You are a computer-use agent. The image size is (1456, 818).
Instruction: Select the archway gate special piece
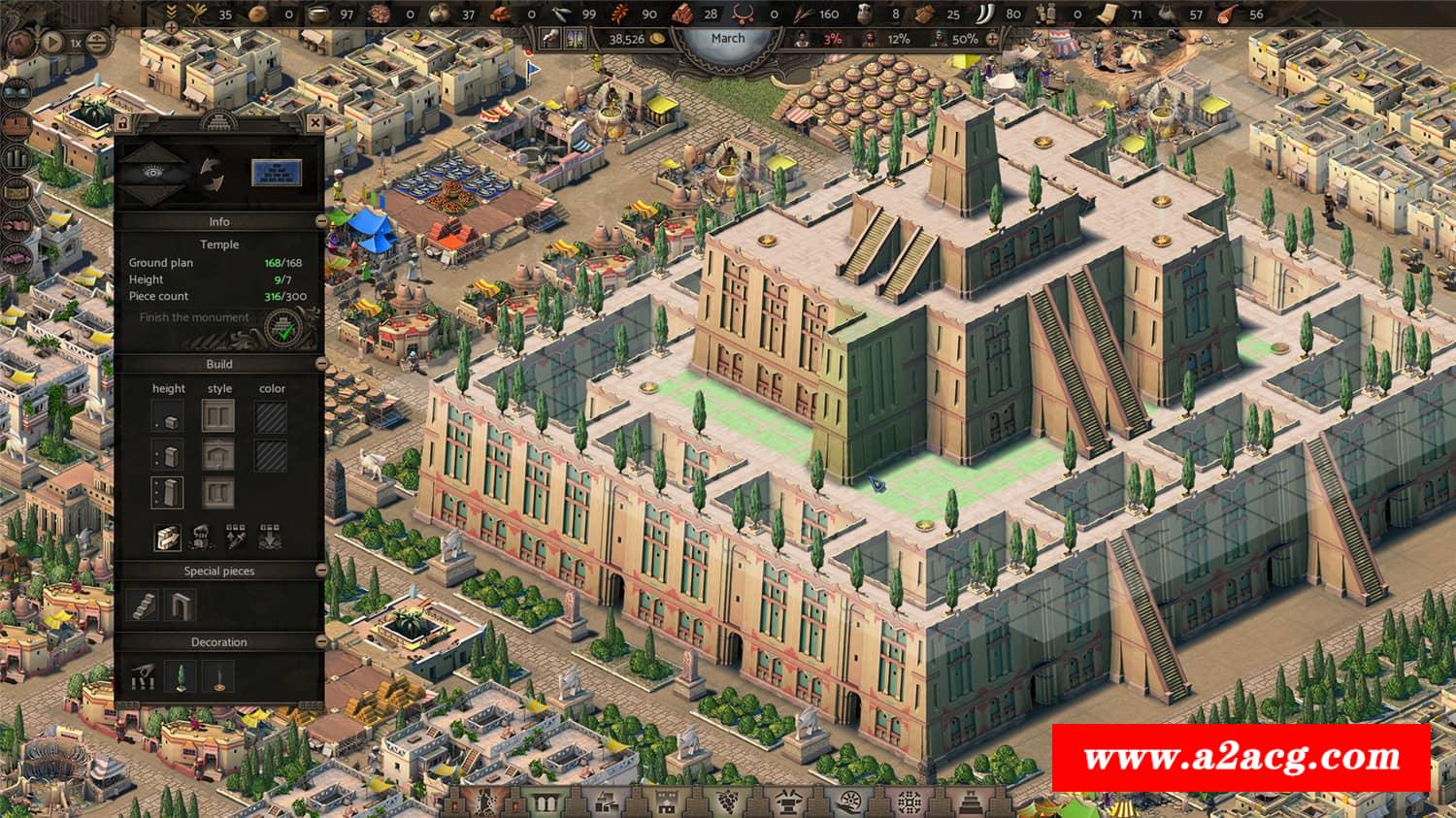tap(180, 605)
